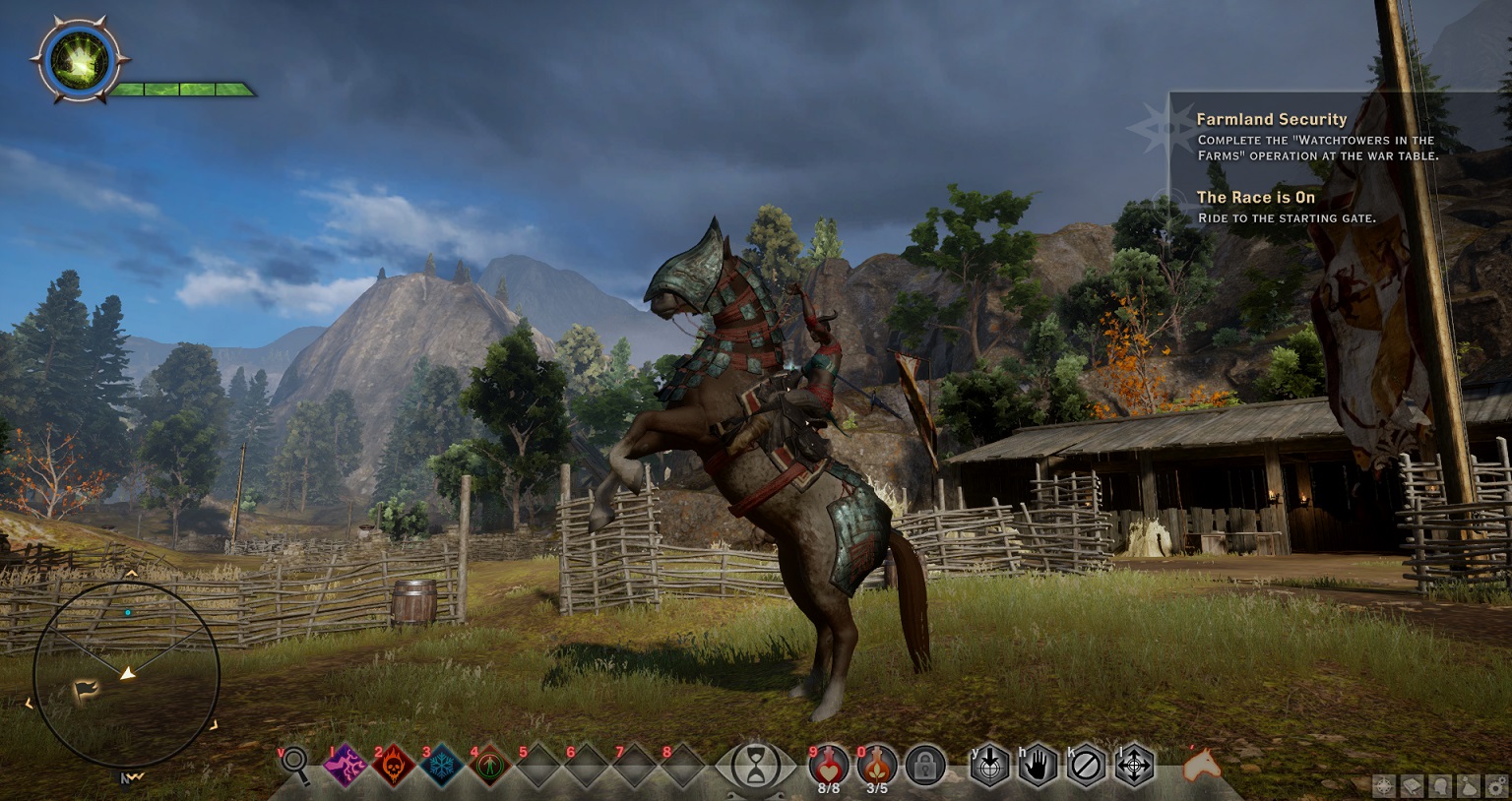Open the inventory pouch icon
1512x801 pixels.
pyautogui.click(x=1468, y=786)
